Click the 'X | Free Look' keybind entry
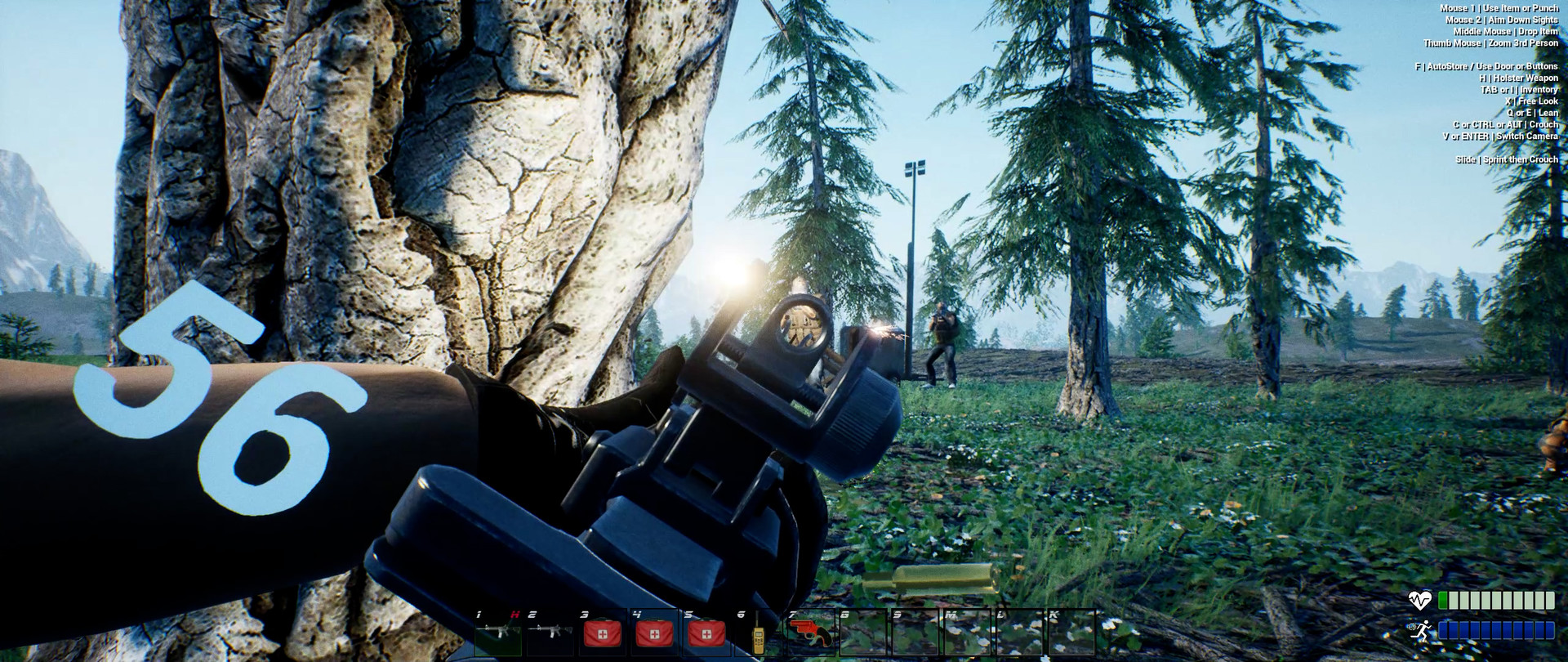Viewport: 1568px width, 662px height. point(1531,101)
